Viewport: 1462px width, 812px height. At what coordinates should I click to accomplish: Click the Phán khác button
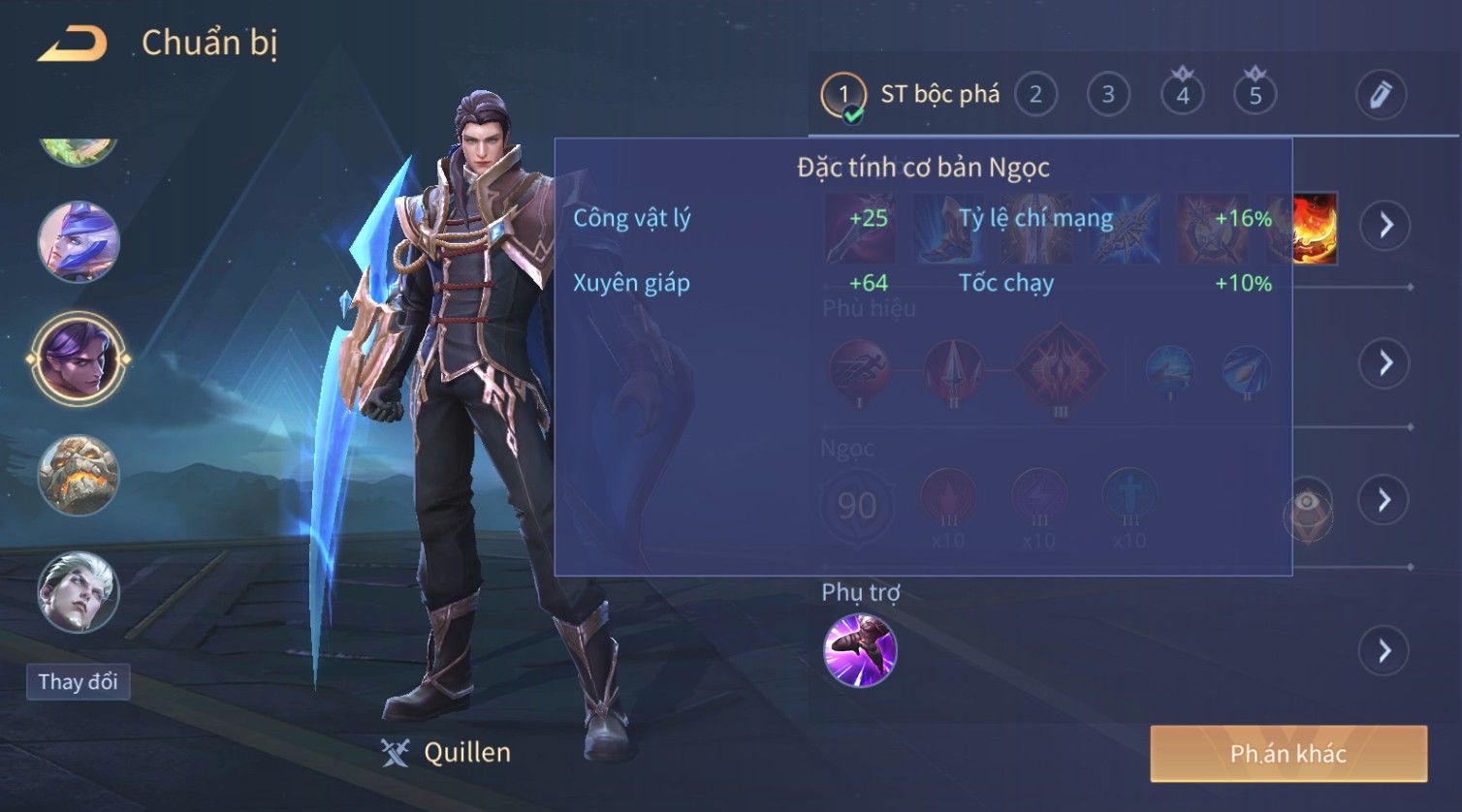pos(1287,754)
